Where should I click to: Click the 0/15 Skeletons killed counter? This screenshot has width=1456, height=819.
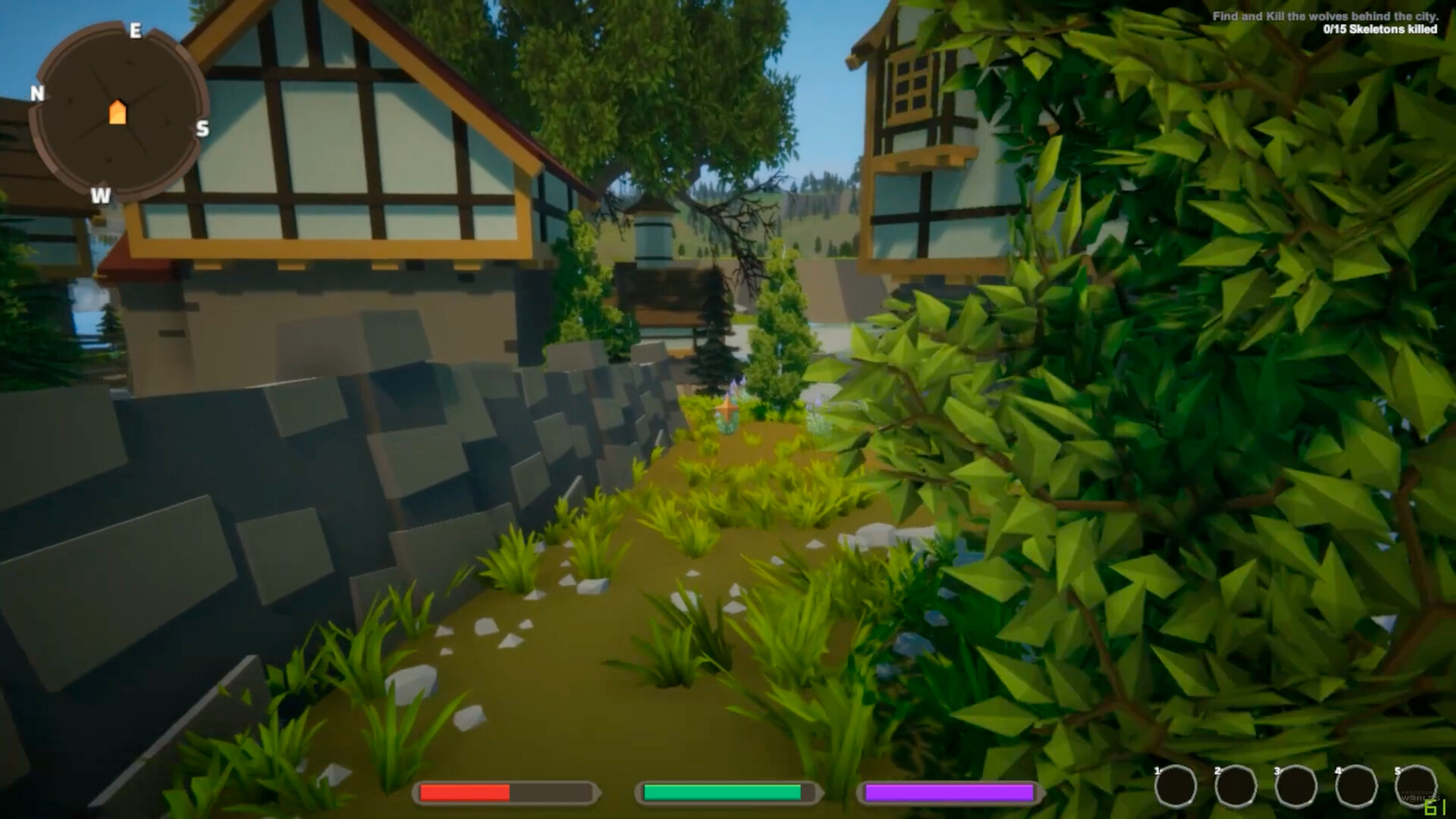pos(1380,30)
